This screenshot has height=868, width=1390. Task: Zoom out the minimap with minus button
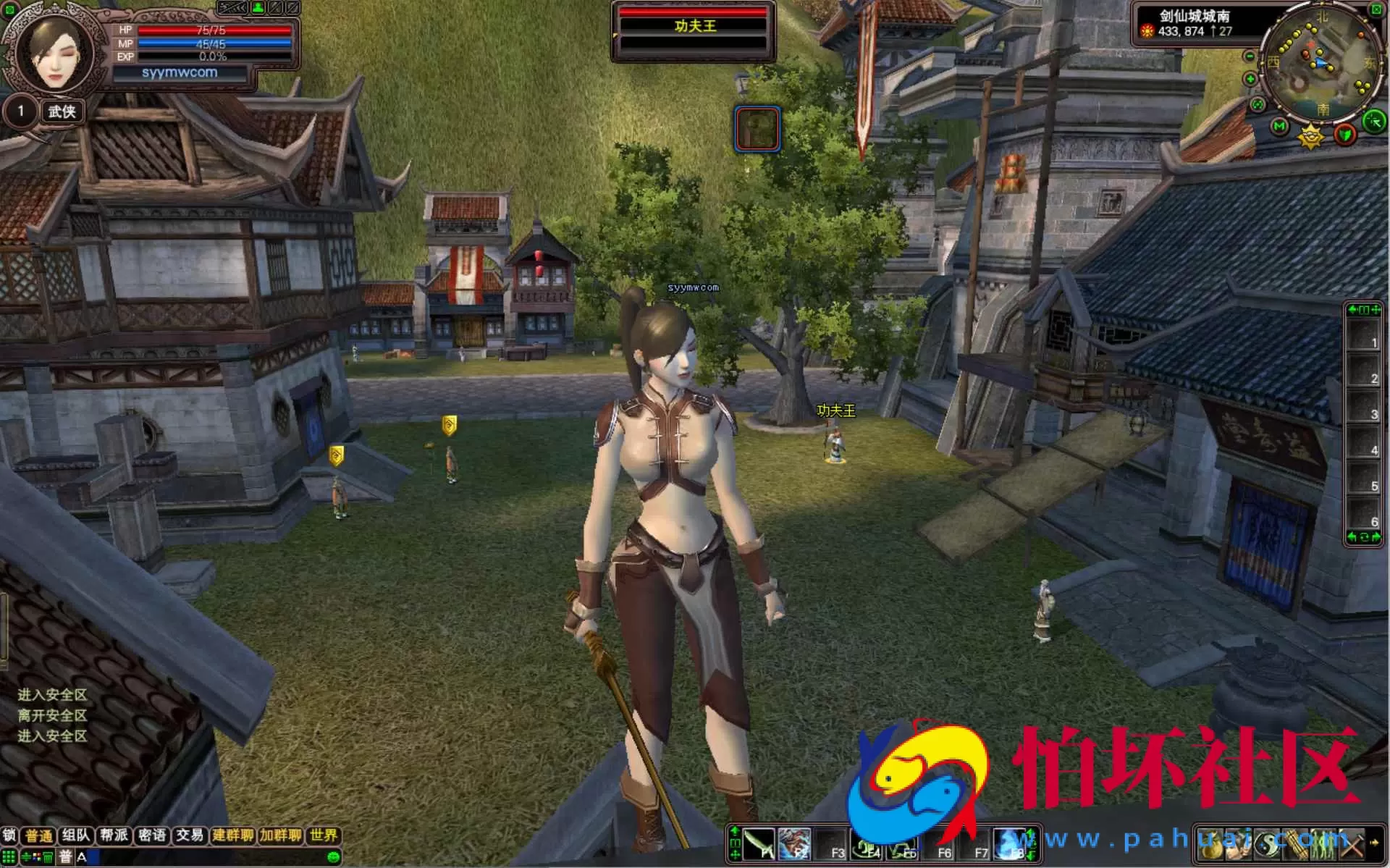point(1250,56)
